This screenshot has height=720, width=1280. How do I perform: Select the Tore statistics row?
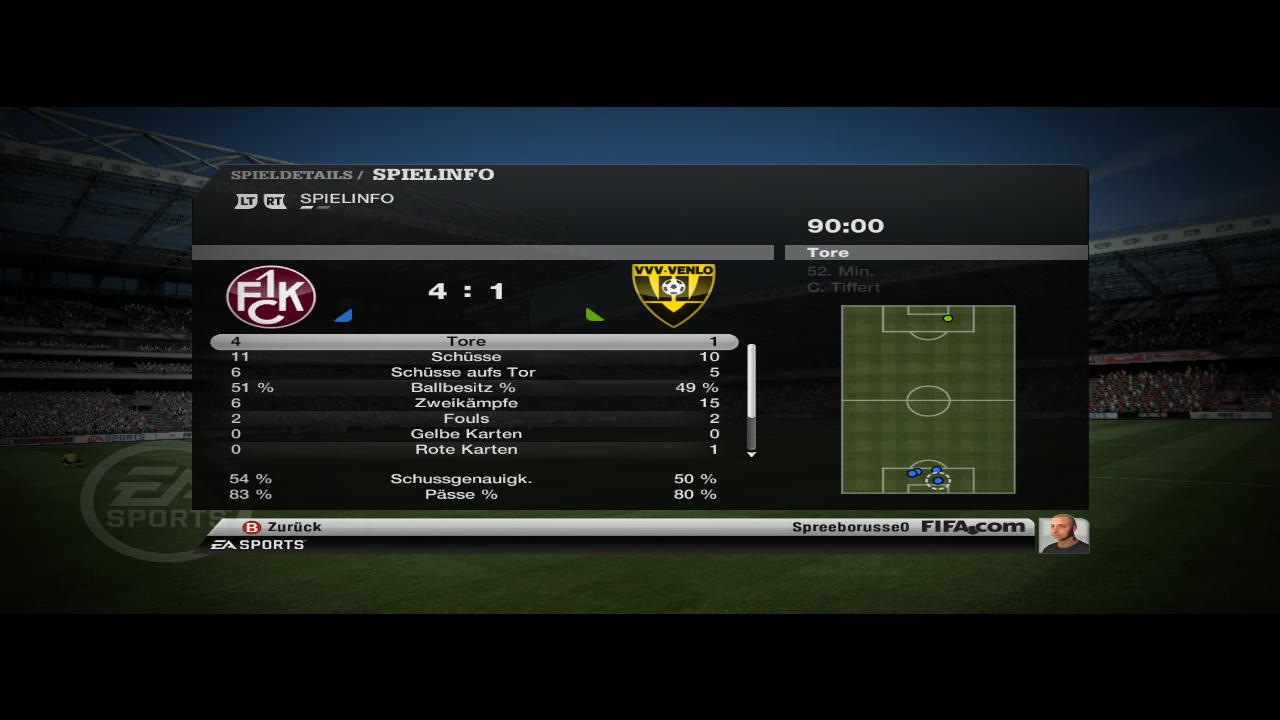[466, 342]
